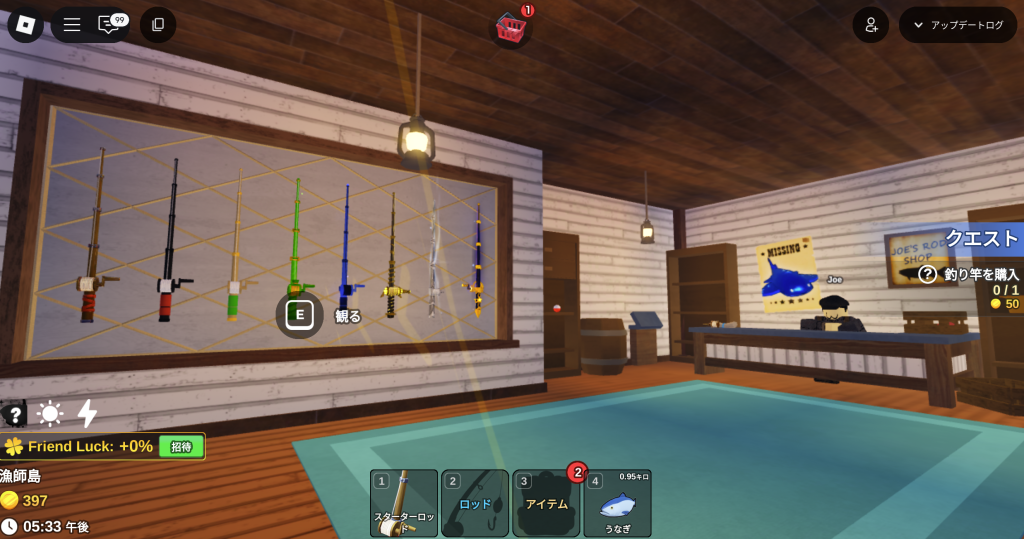Select the うなぎ fish slot
This screenshot has width=1024, height=539.
click(617, 503)
